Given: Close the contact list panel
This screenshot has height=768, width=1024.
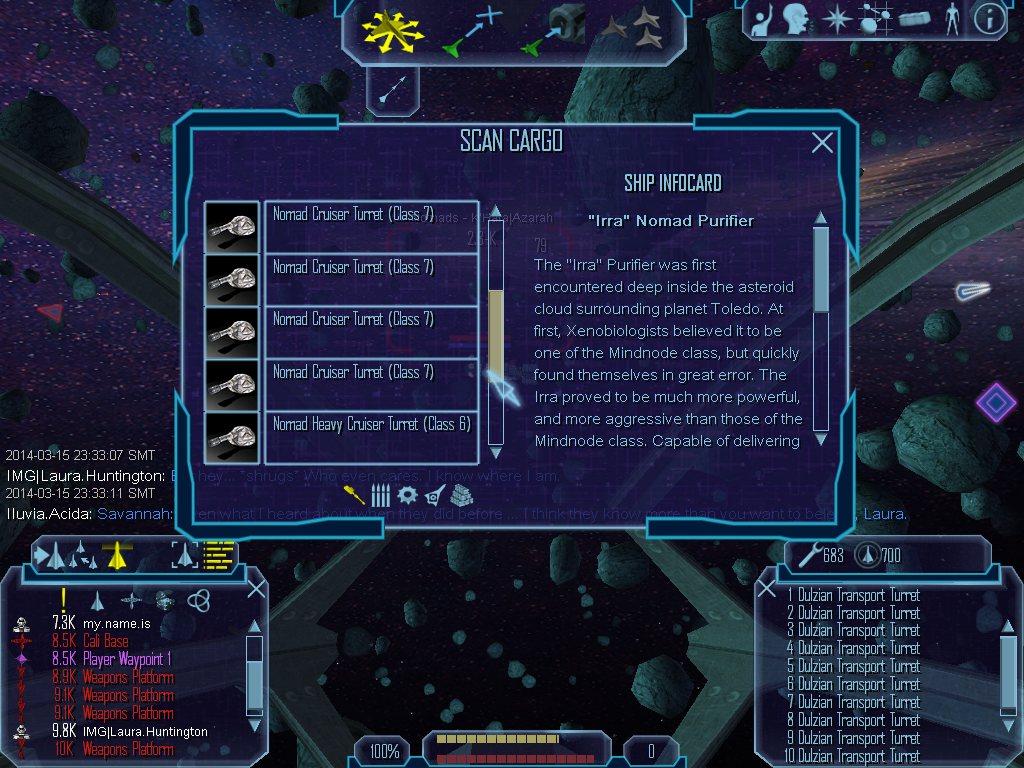Looking at the screenshot, I should point(255,589).
